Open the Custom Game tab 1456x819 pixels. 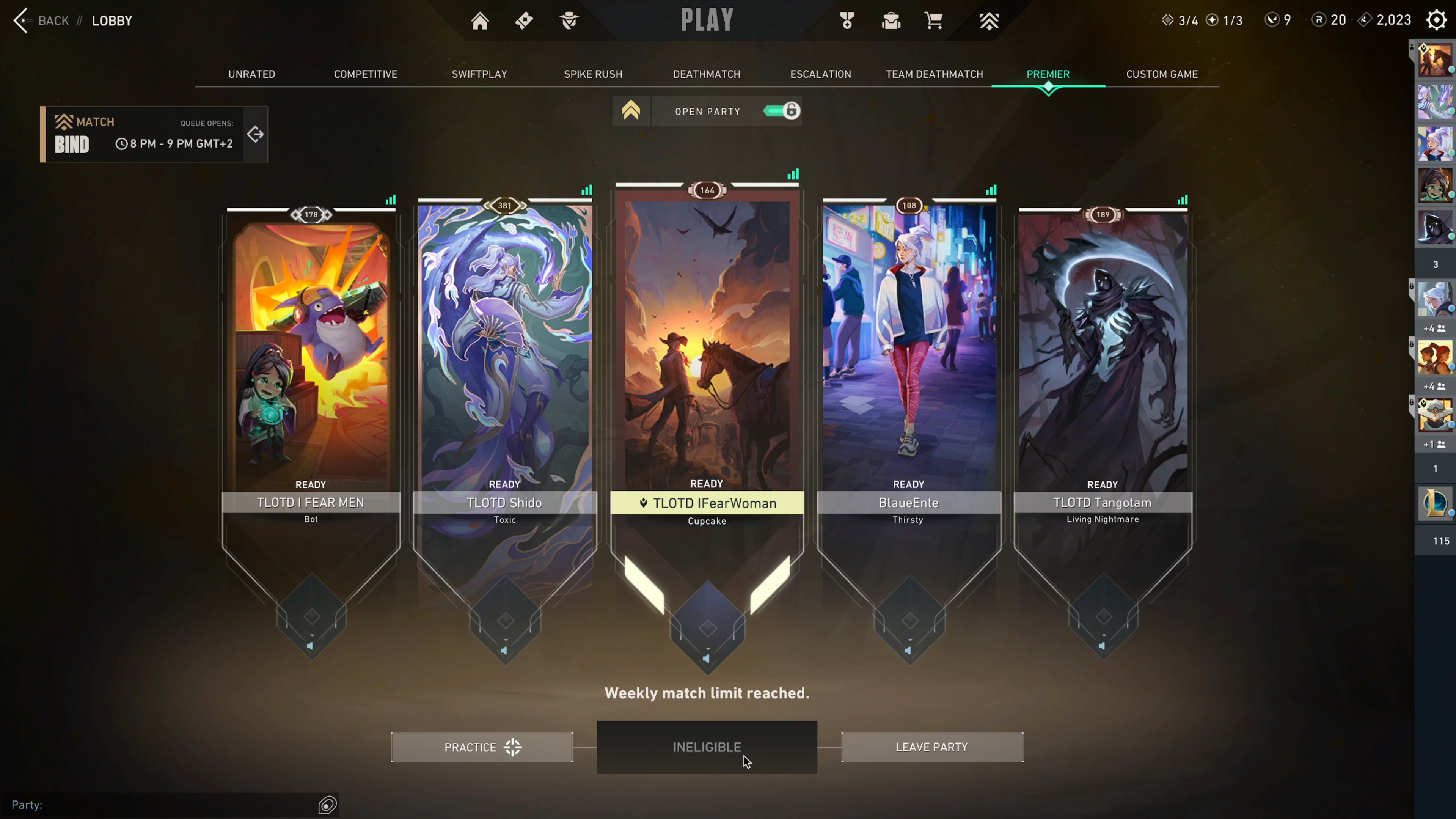(x=1162, y=74)
